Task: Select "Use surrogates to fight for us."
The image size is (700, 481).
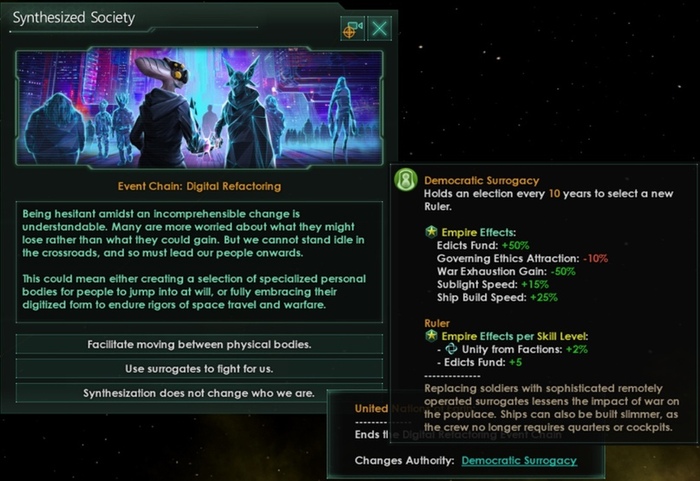Action: (x=200, y=368)
